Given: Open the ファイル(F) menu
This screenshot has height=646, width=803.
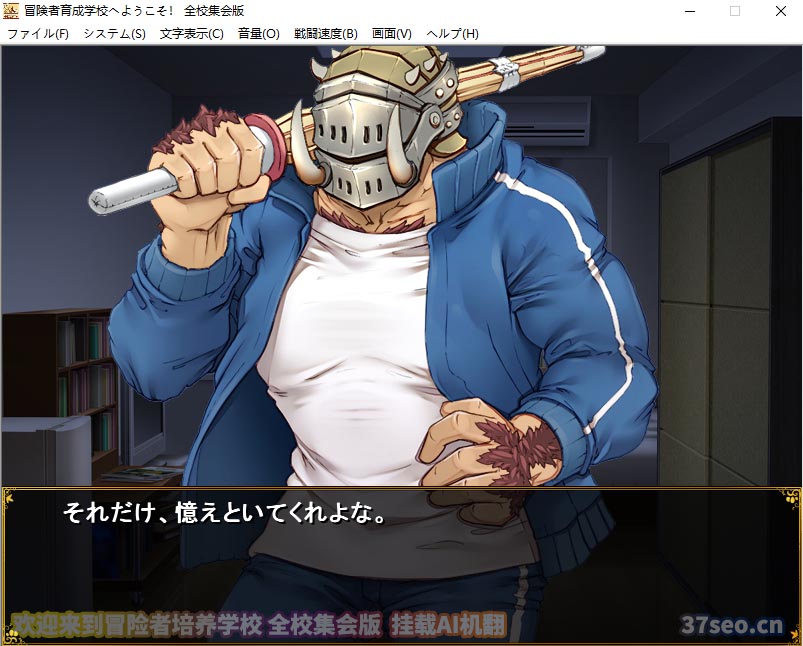Looking at the screenshot, I should pyautogui.click(x=38, y=33).
